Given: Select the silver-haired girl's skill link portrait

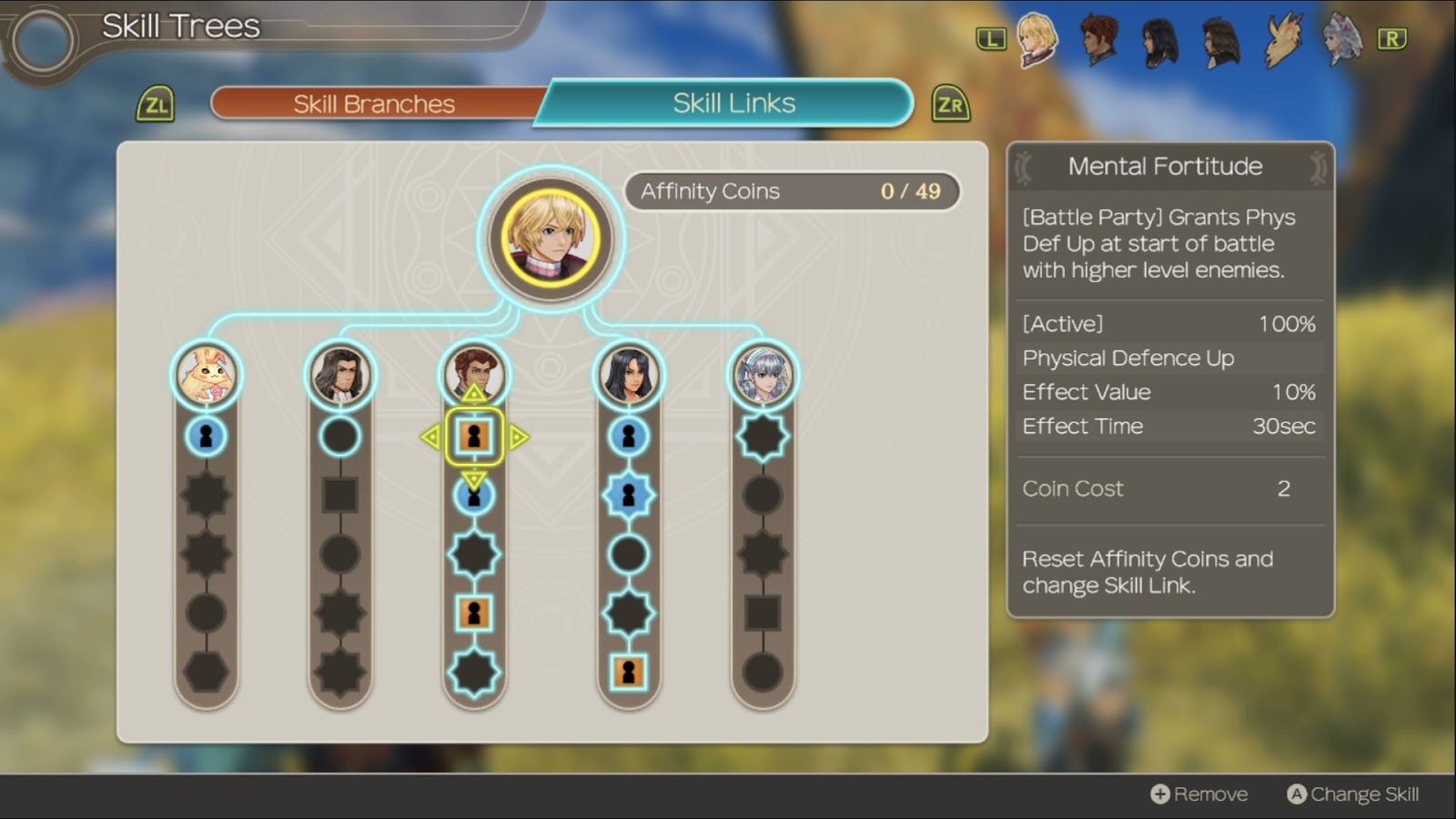Looking at the screenshot, I should (x=763, y=375).
